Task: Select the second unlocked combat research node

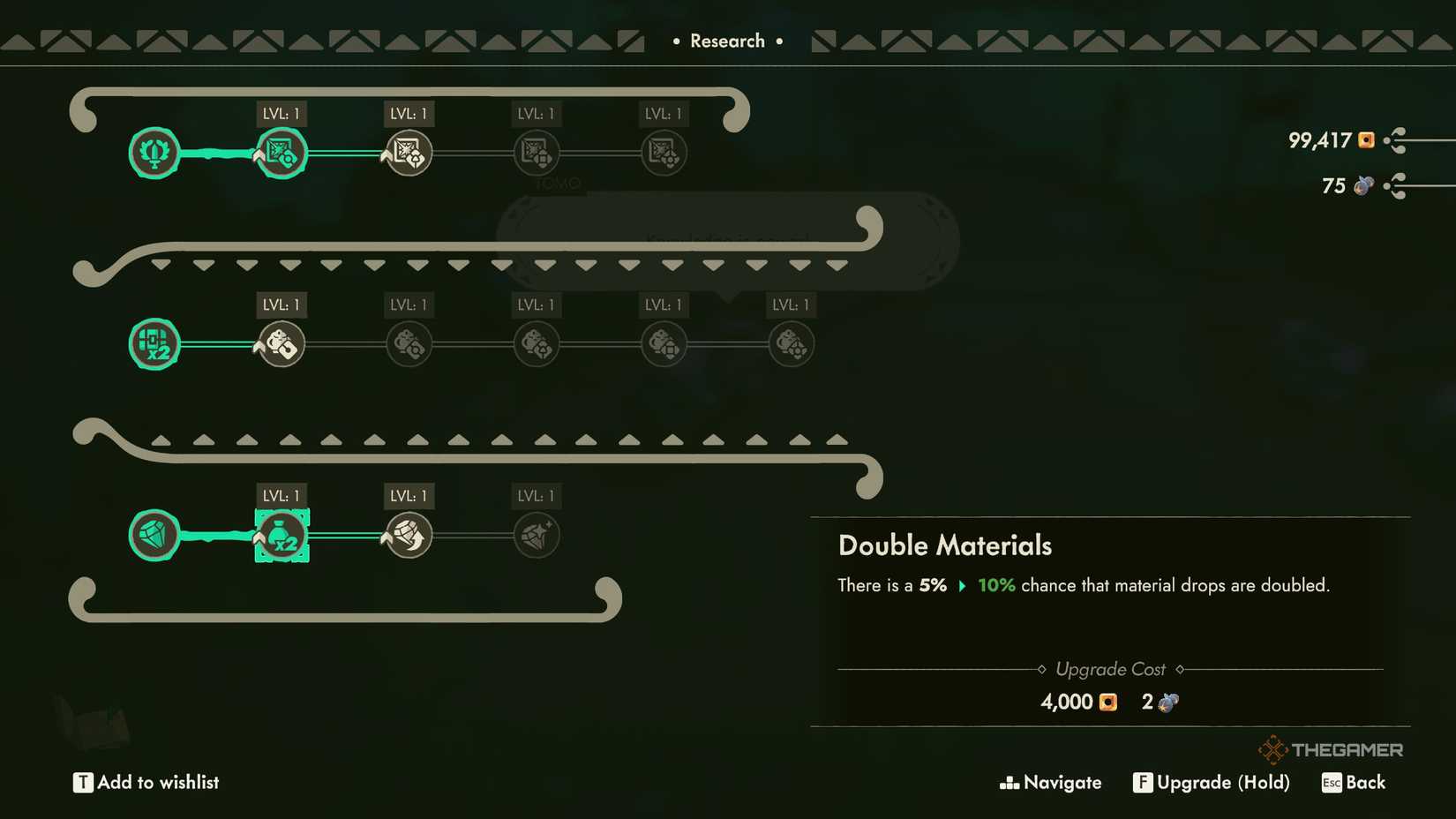Action: click(x=281, y=152)
